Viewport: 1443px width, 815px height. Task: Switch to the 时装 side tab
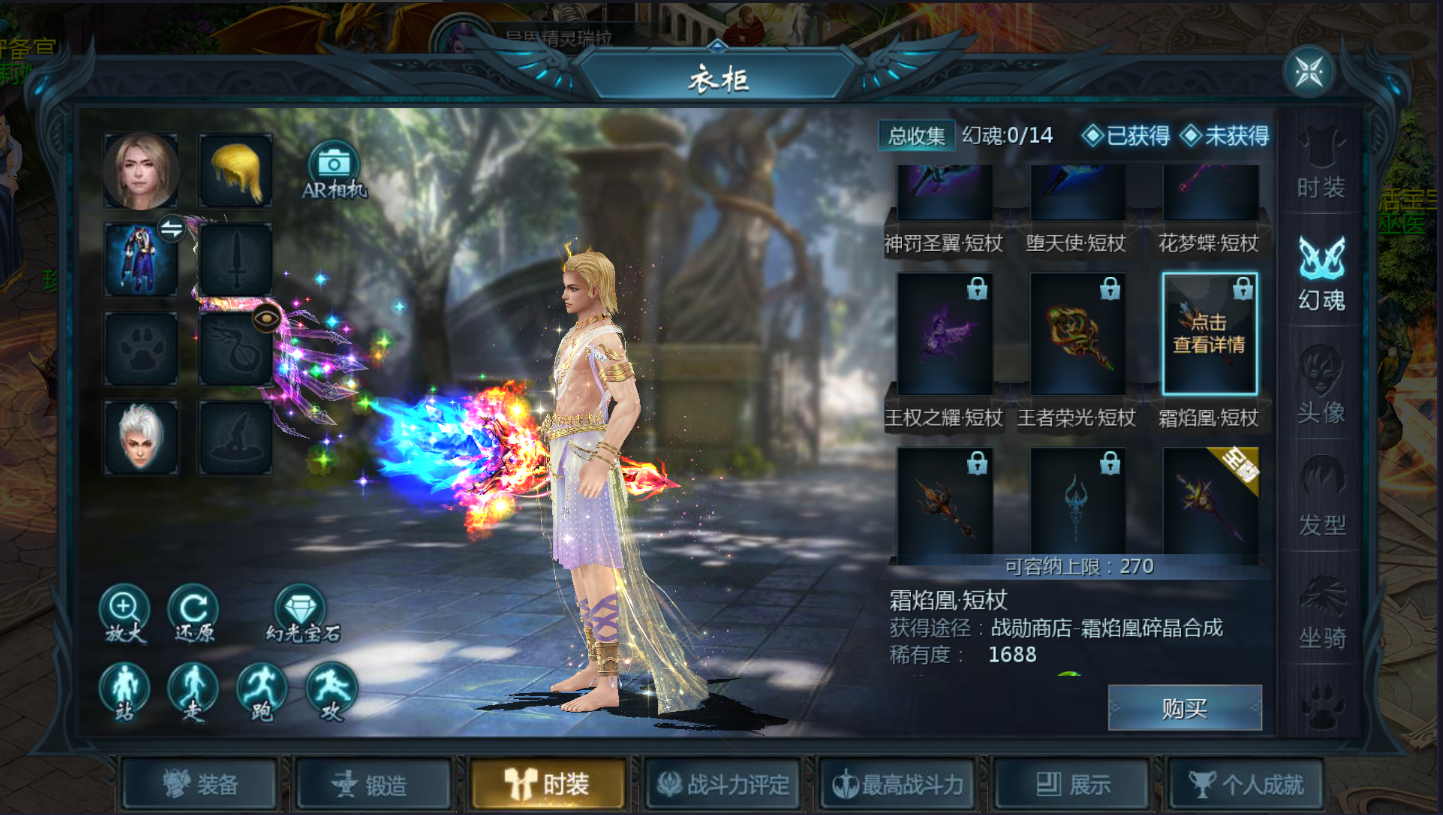(1321, 167)
